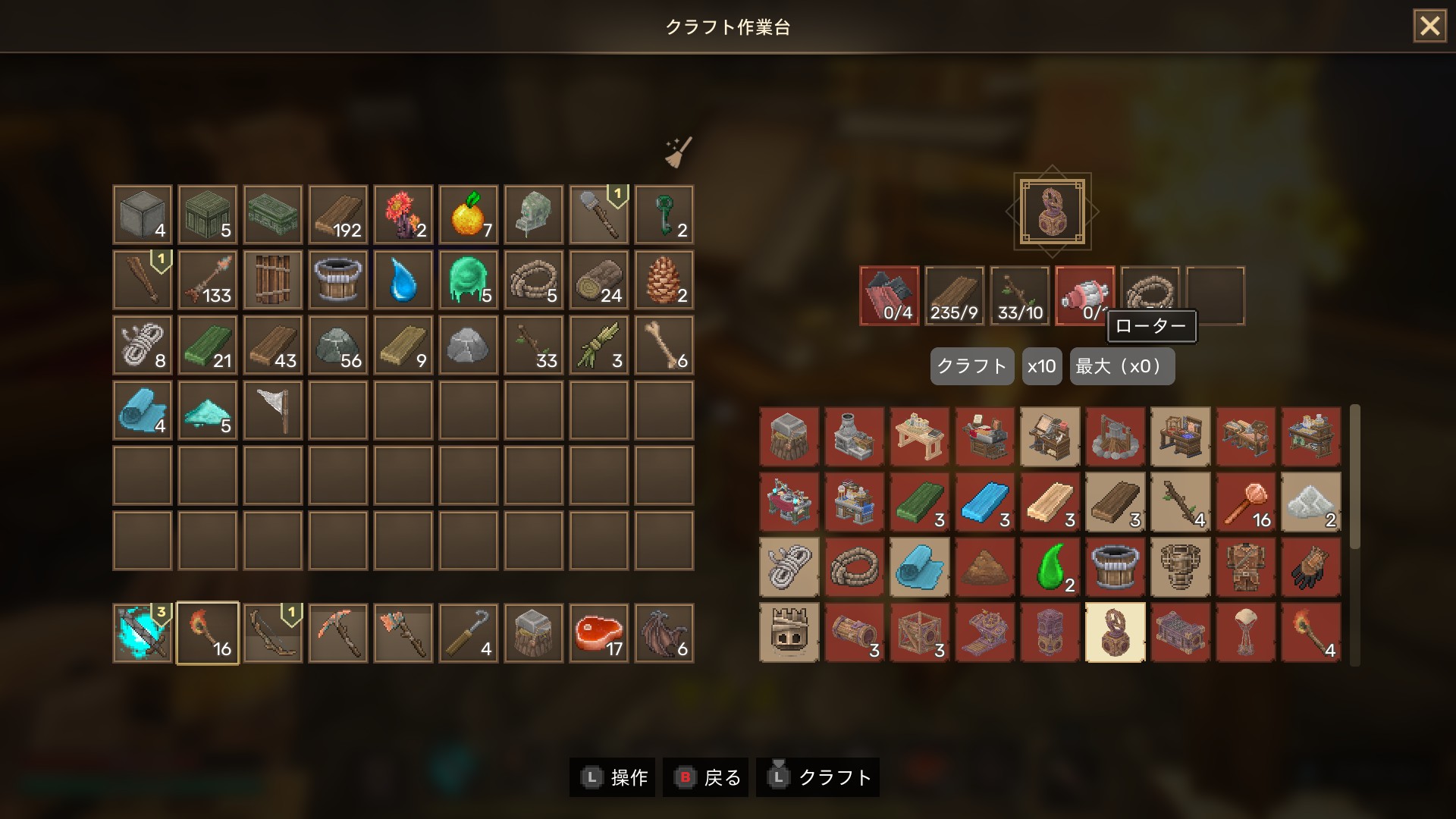This screenshot has height=819, width=1456.
Task: Pick the torch recipe in crafting list
Action: pos(1310,632)
